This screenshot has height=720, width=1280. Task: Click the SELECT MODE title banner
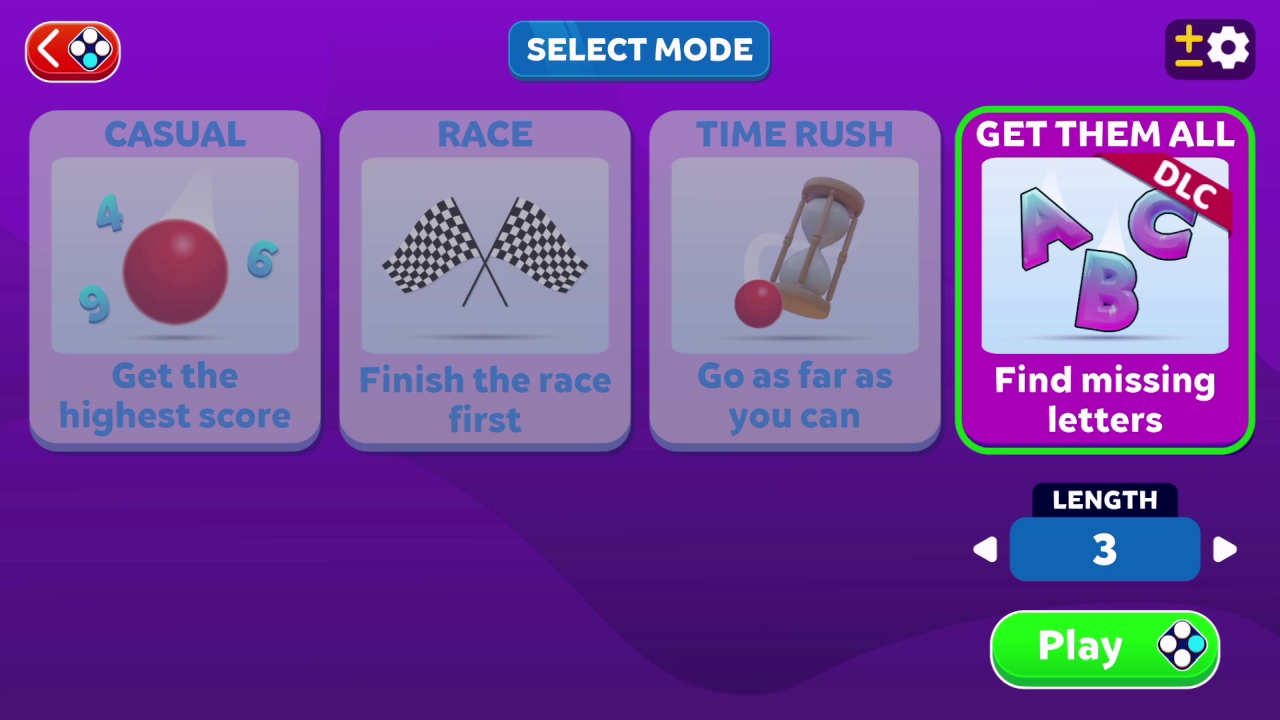[x=639, y=49]
